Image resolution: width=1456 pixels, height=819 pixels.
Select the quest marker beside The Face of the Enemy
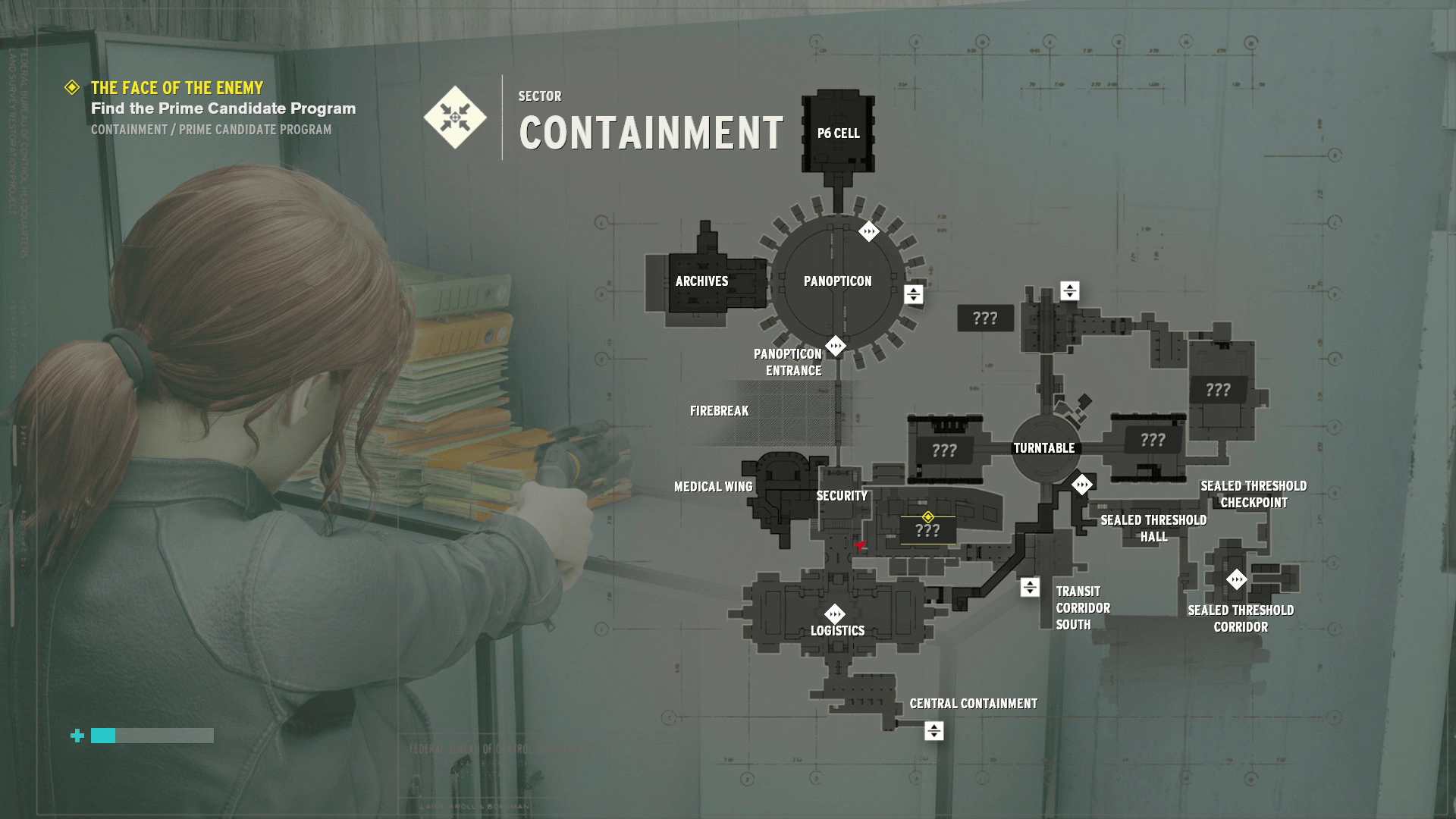[x=72, y=88]
